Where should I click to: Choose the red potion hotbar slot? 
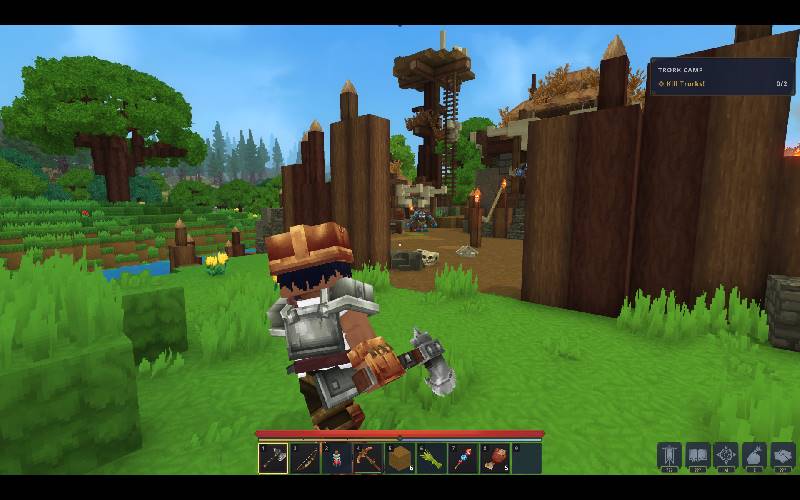coord(337,458)
